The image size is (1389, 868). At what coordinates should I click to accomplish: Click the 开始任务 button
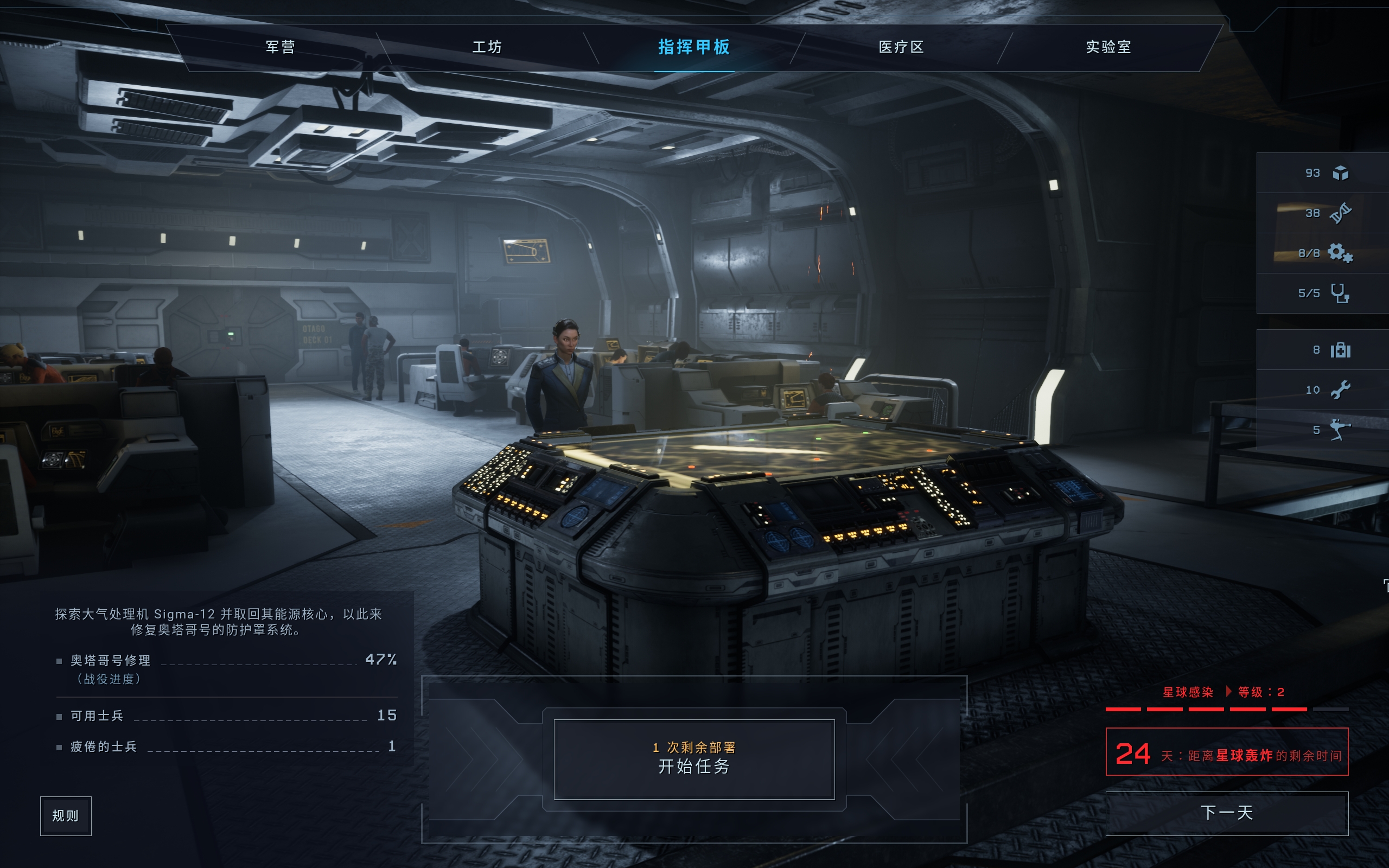(x=694, y=759)
